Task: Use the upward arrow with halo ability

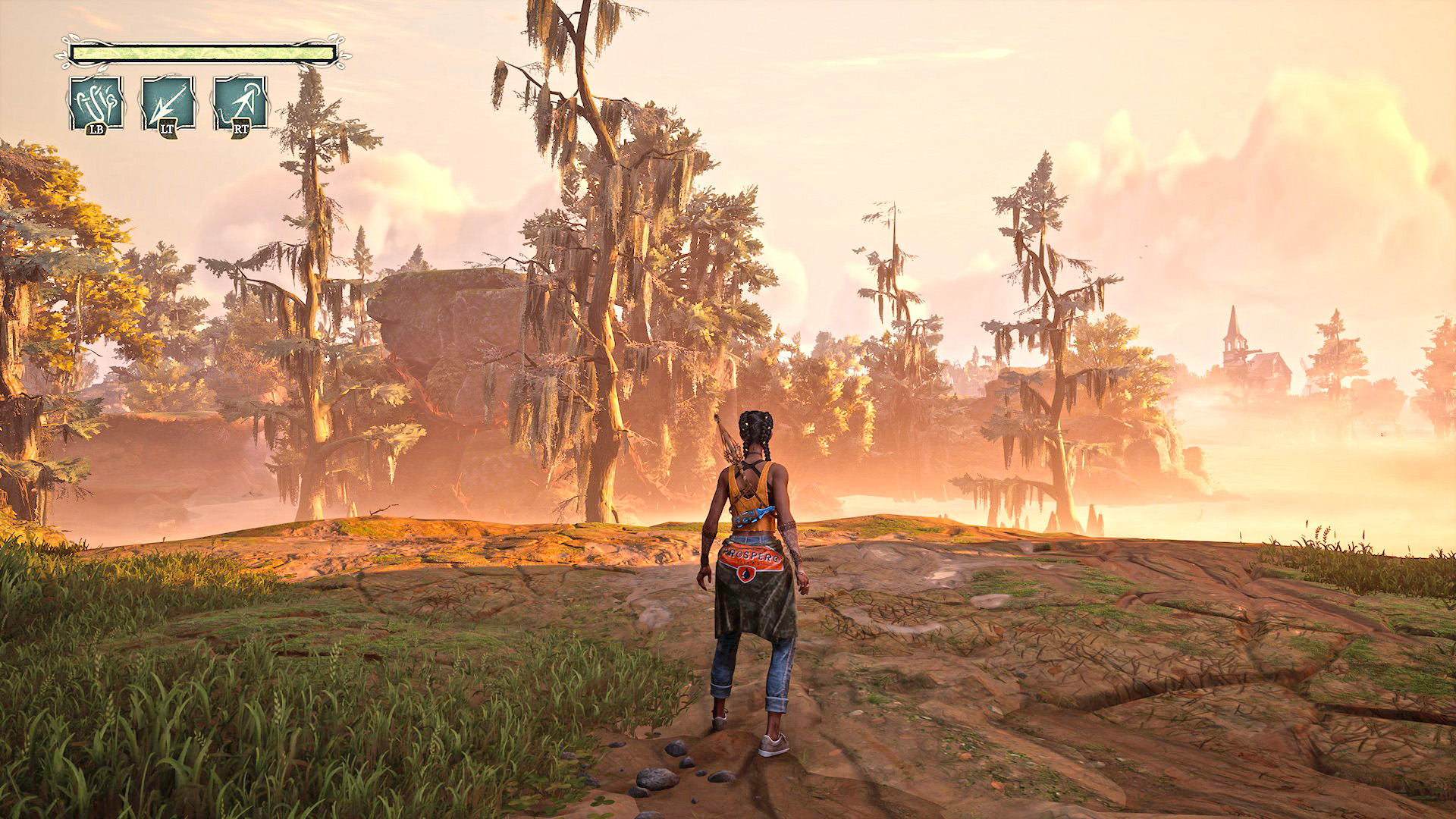Action: point(240,102)
